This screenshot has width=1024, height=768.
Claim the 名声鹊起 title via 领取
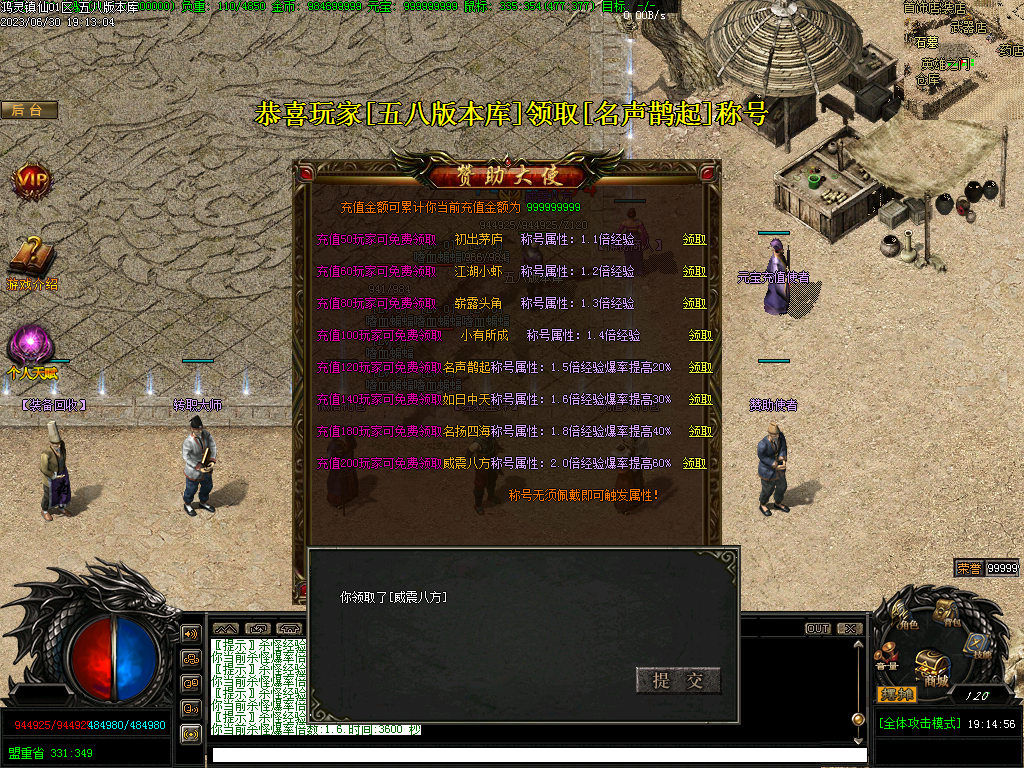coord(700,368)
